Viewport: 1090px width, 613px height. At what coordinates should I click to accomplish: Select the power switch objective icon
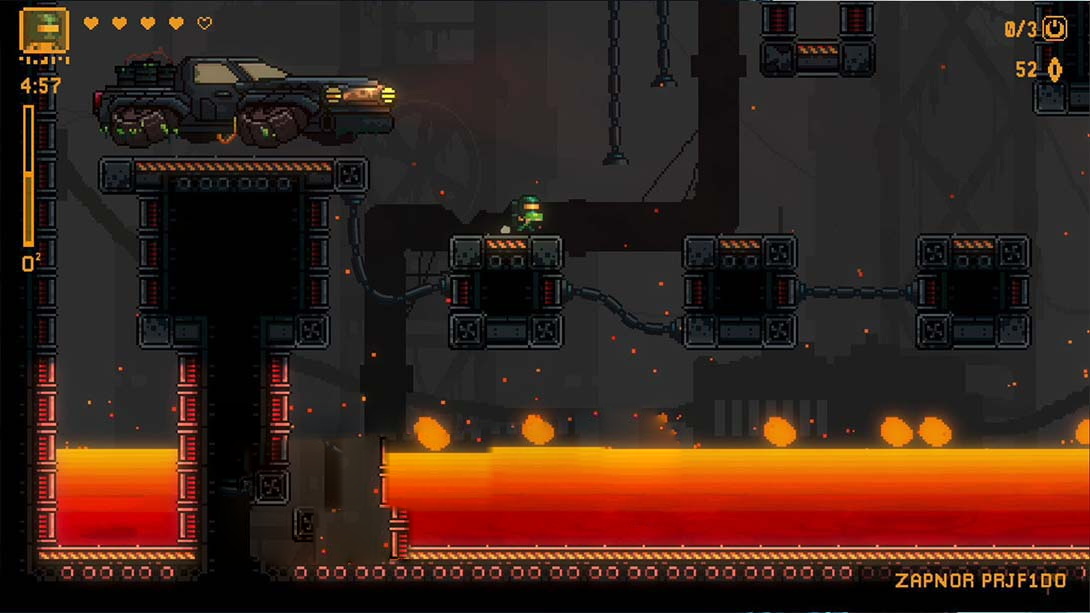point(1055,29)
